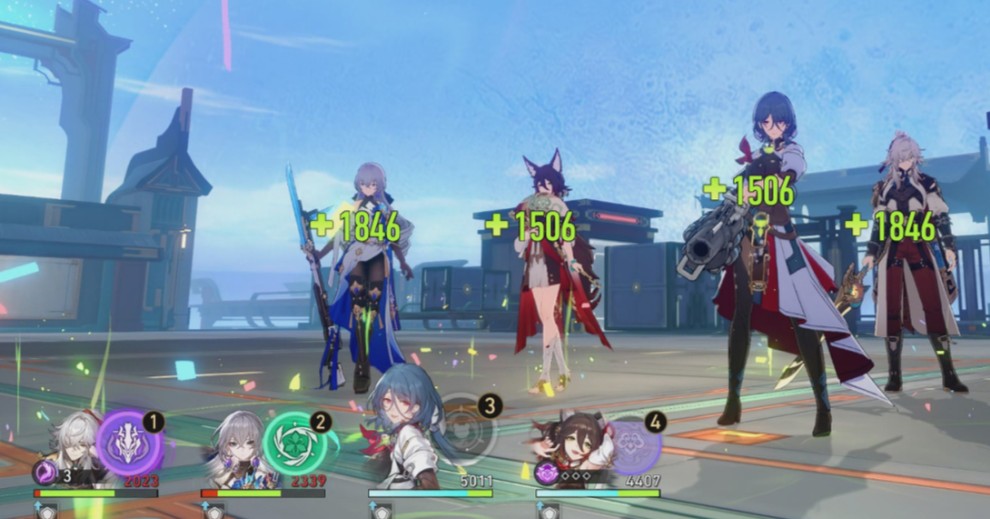The height and width of the screenshot is (519, 990).
Task: Trigger the green clover ultimate numbered 2
Action: [296, 442]
